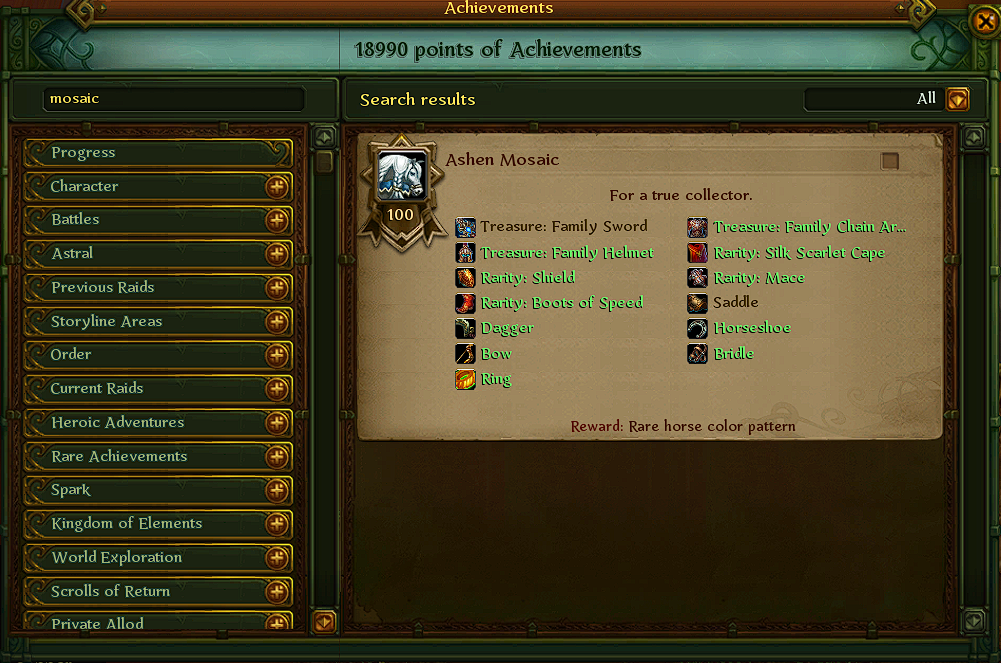Expand the Storyline Areas category
The image size is (1001, 663).
click(277, 322)
